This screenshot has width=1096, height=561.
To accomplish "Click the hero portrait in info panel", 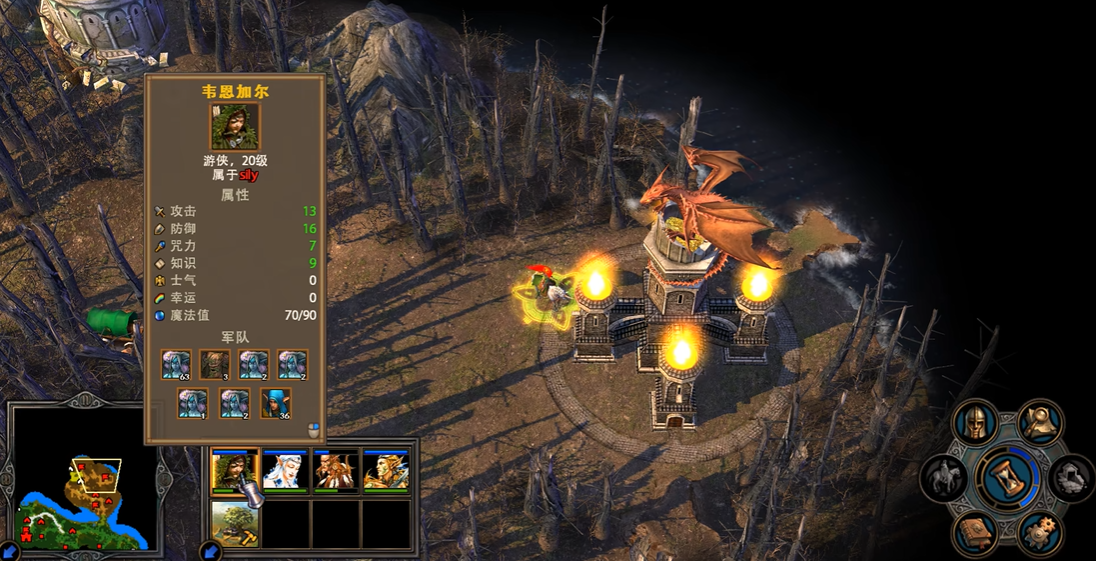I will point(235,127).
